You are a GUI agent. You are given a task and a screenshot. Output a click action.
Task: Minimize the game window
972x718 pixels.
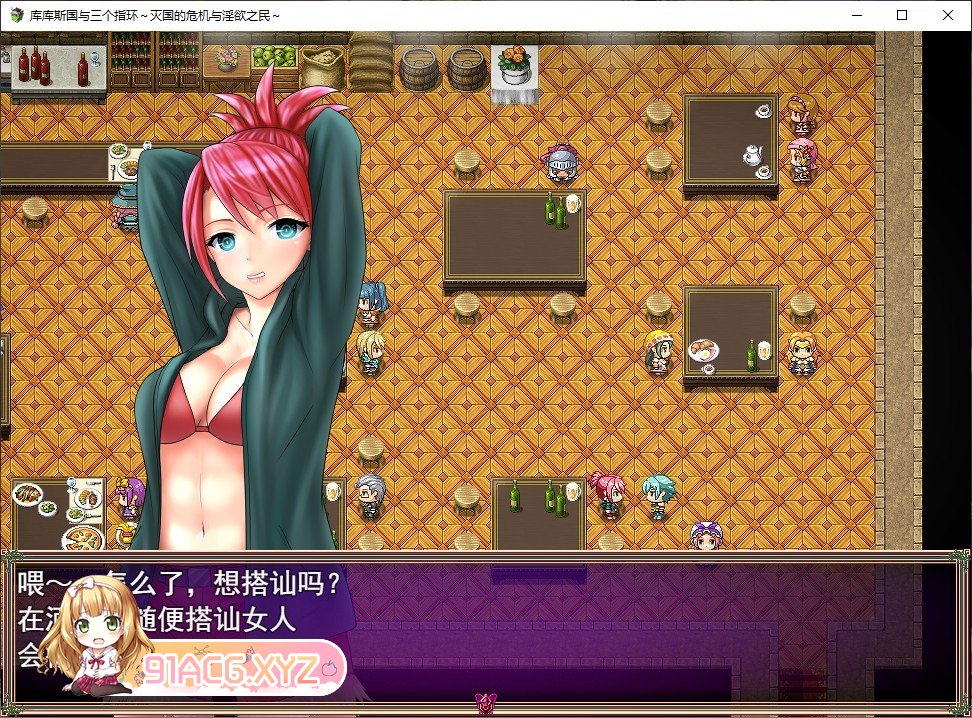(x=856, y=15)
